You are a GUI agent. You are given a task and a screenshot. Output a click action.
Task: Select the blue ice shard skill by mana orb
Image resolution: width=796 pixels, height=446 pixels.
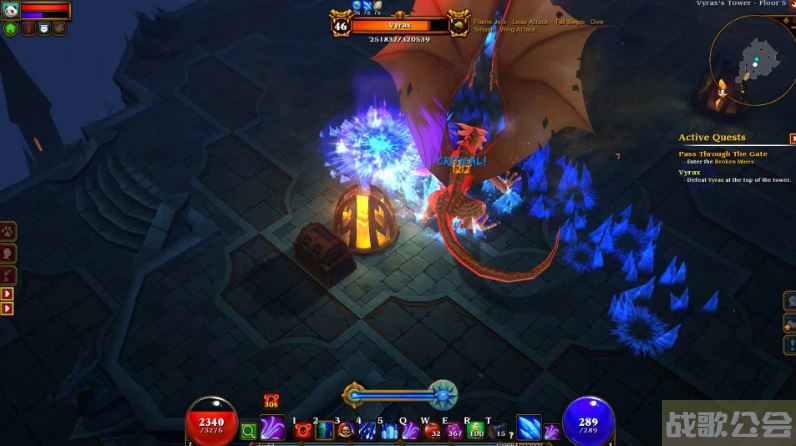529,428
